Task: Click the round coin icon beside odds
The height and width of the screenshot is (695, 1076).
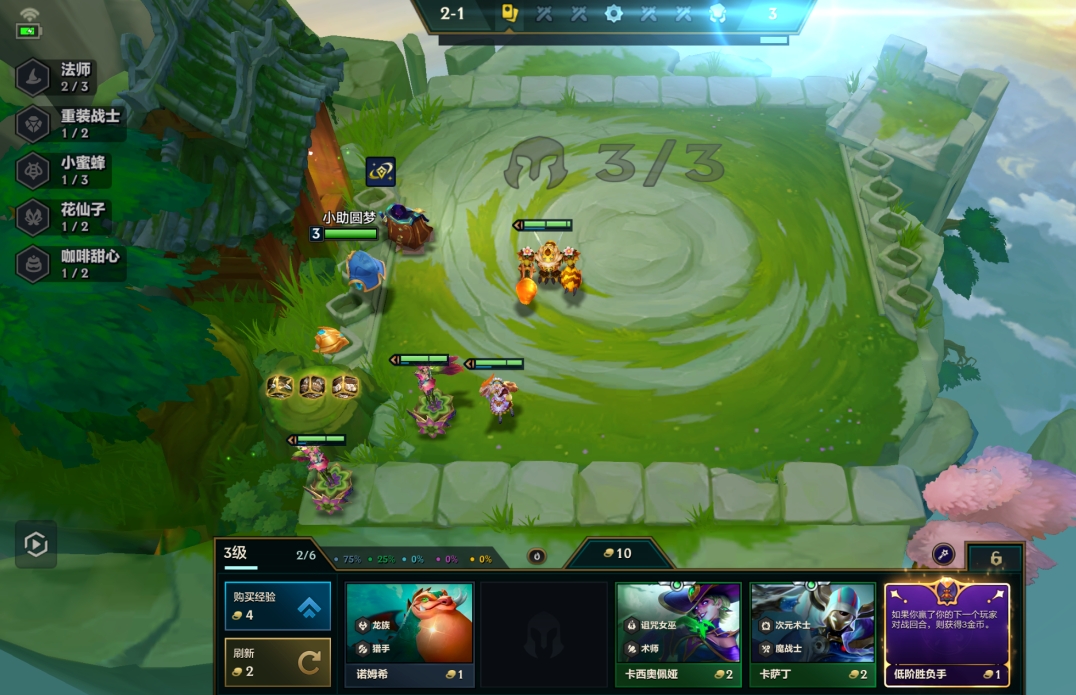Action: coord(537,556)
